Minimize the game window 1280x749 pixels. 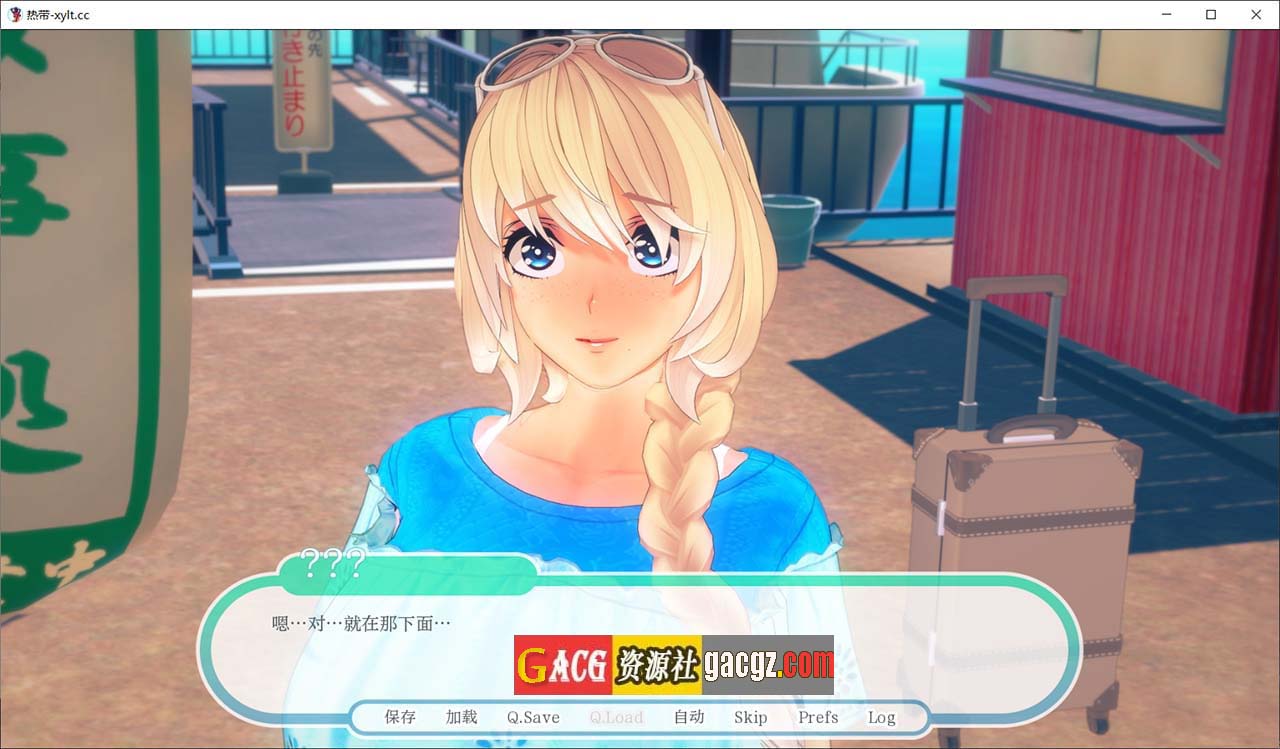pos(1166,15)
